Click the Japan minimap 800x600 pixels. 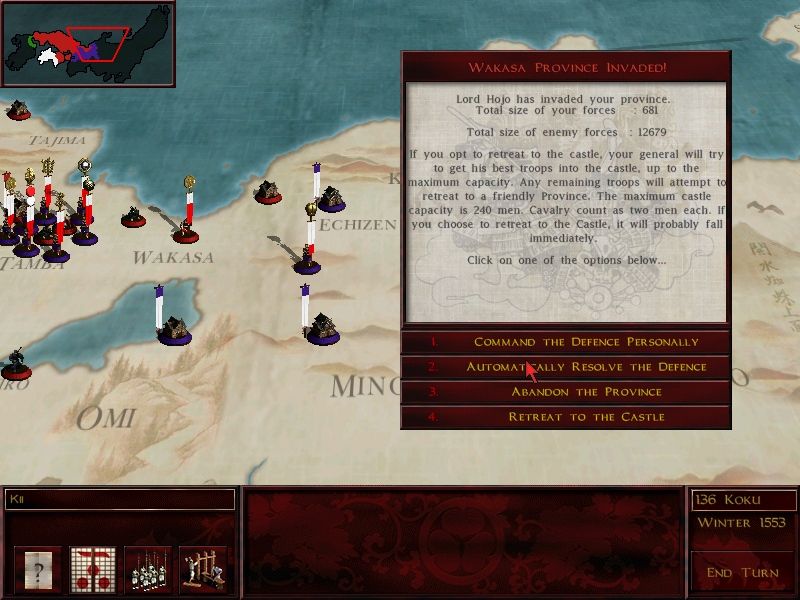tap(88, 43)
